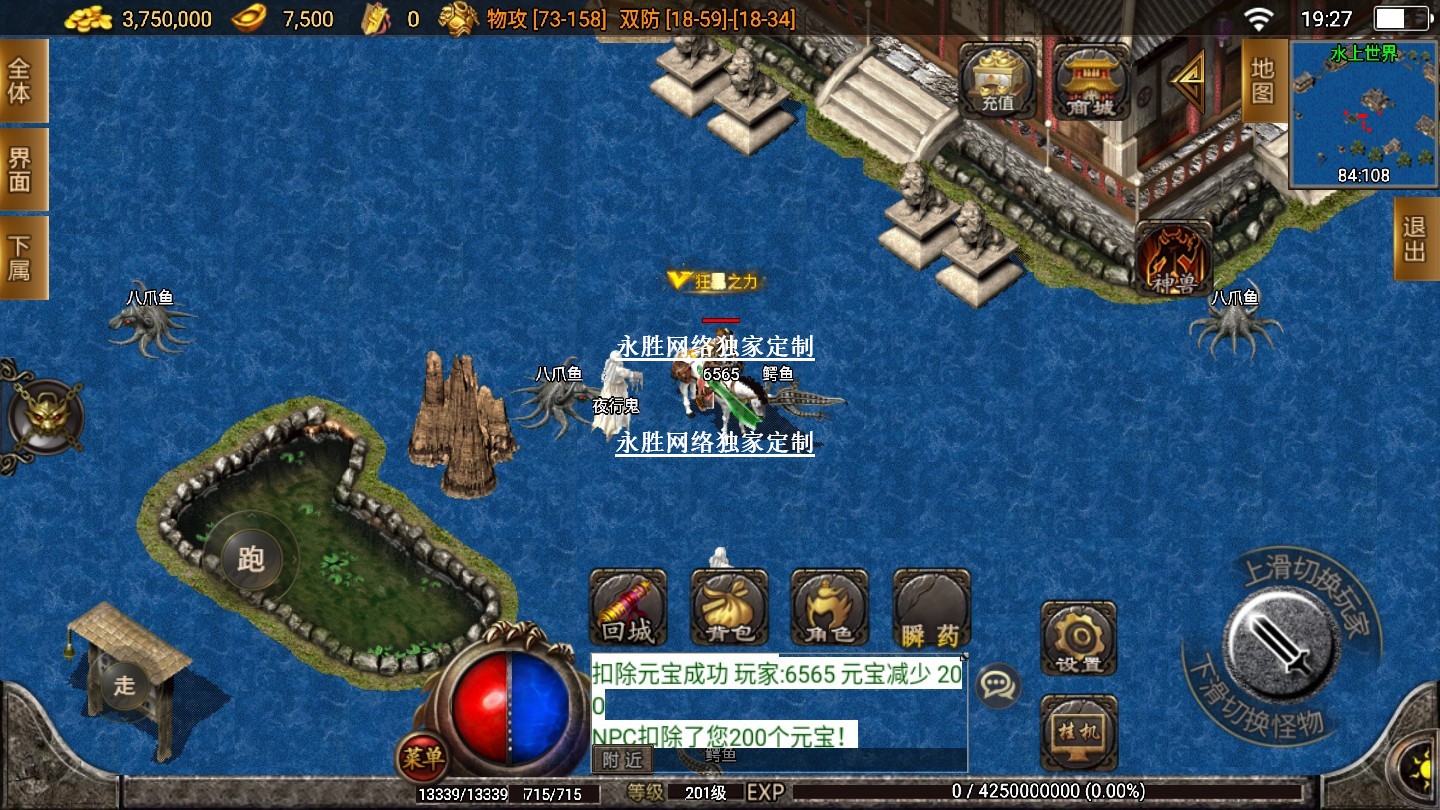This screenshot has height=810, width=1440.
Task: Use the 瞬药 instant potion button
Action: pyautogui.click(x=931, y=607)
